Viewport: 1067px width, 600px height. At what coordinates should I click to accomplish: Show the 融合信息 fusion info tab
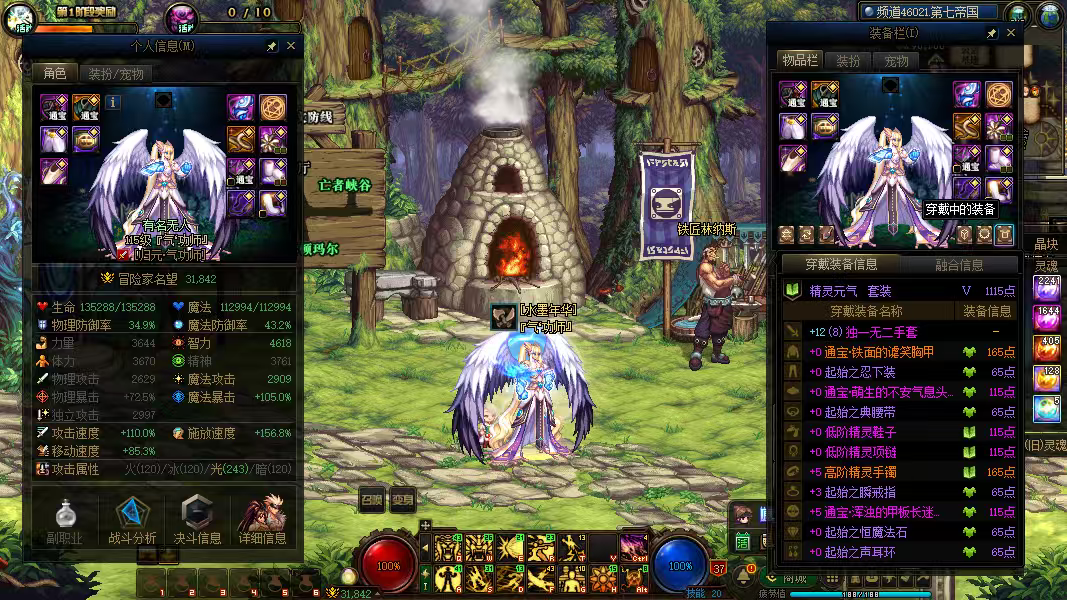tap(958, 265)
